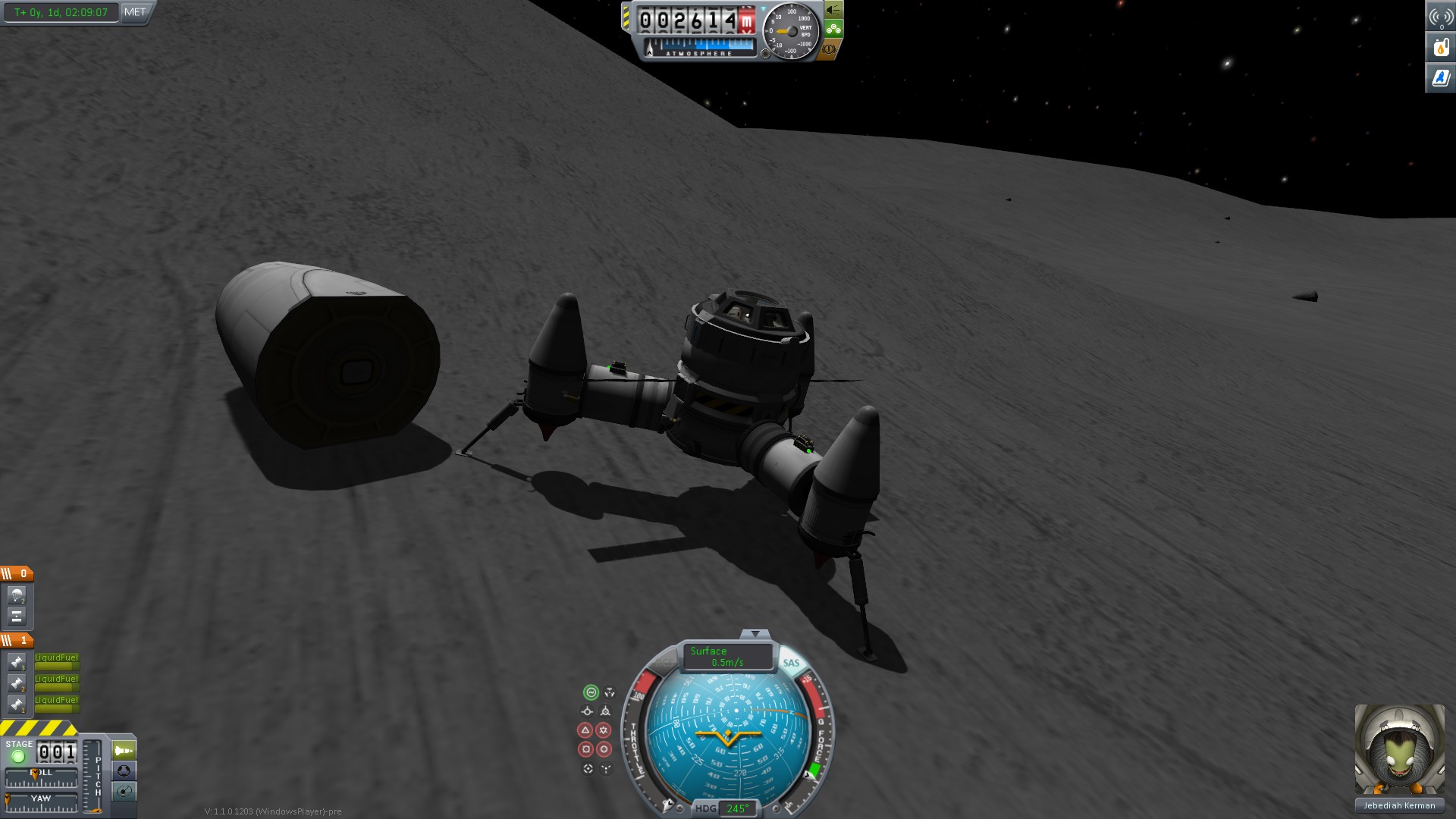Screen dimensions: 1456x819
Task: Open the Jebediah Kerman crew portrait
Action: (x=1399, y=749)
